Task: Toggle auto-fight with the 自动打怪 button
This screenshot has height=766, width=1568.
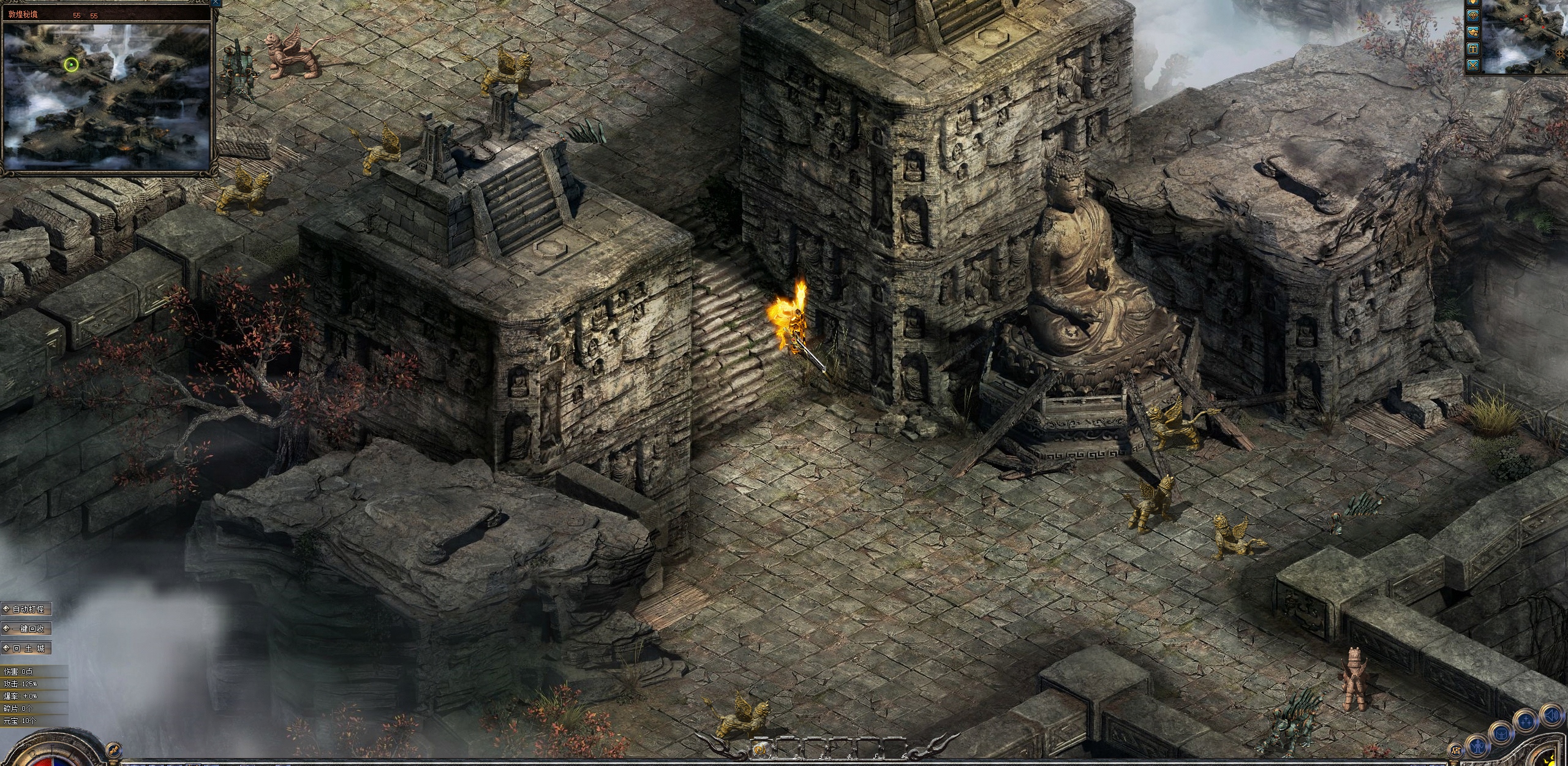Action: coord(26,609)
